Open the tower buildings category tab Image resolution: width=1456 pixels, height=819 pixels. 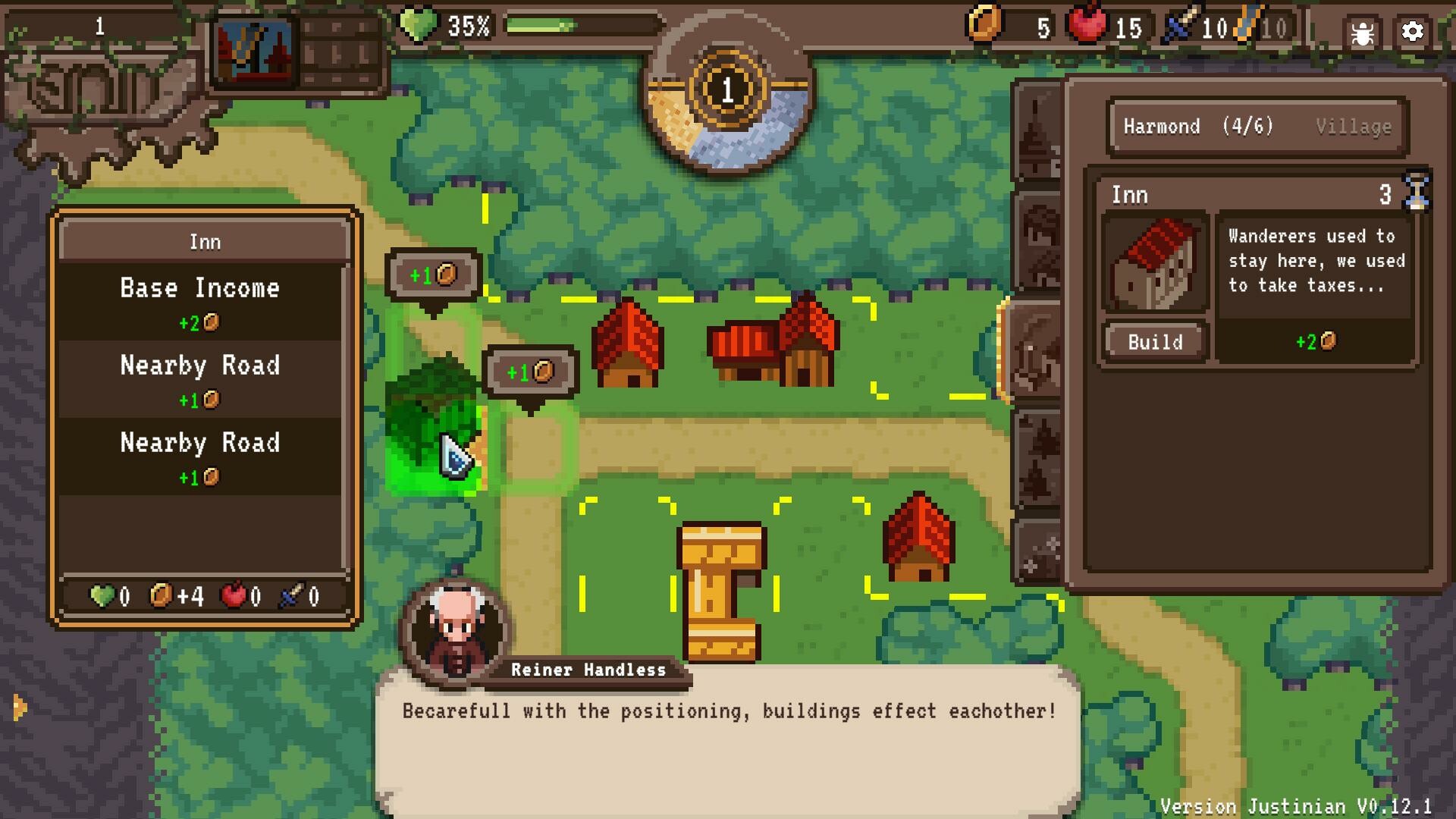pos(1035,129)
